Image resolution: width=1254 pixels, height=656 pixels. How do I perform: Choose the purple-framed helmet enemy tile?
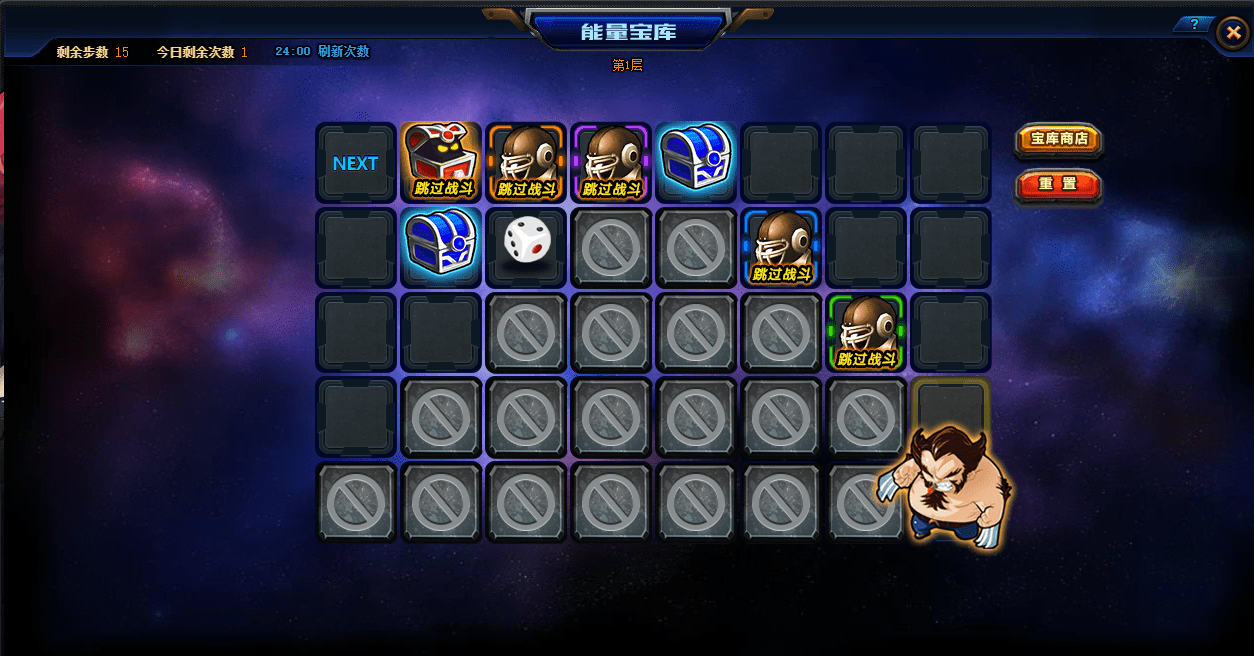(611, 161)
